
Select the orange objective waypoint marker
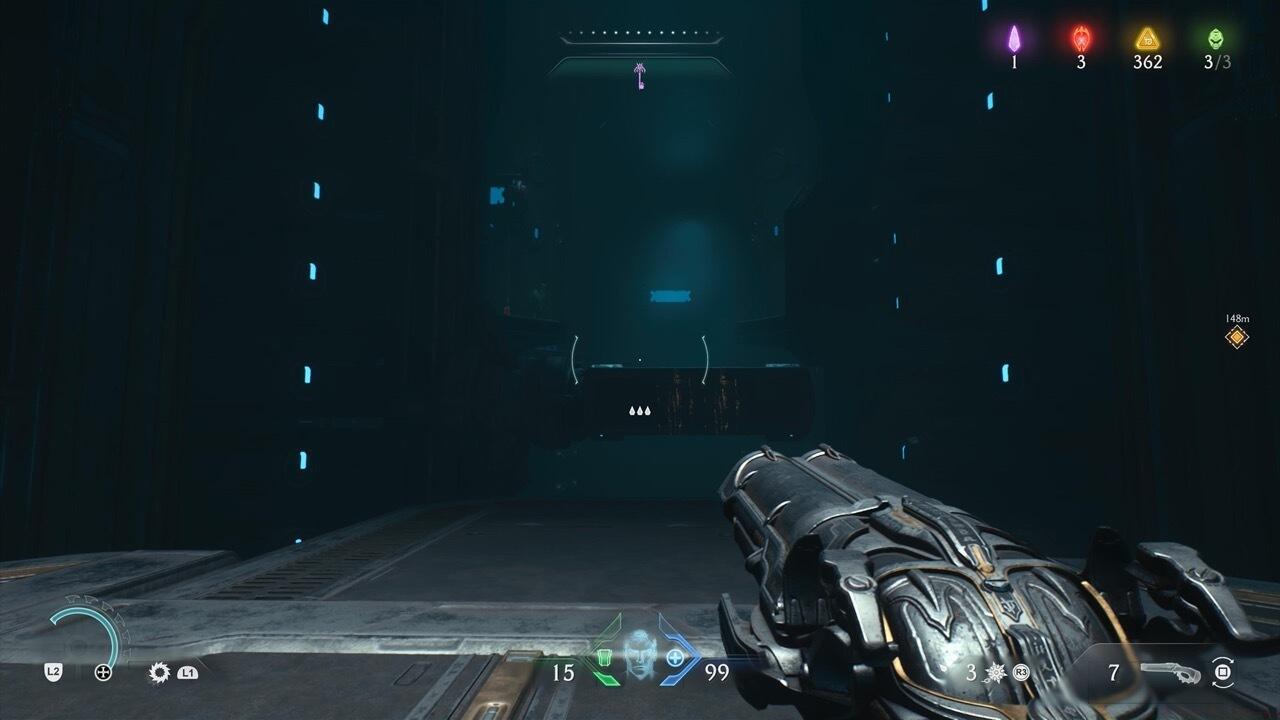[x=1237, y=337]
